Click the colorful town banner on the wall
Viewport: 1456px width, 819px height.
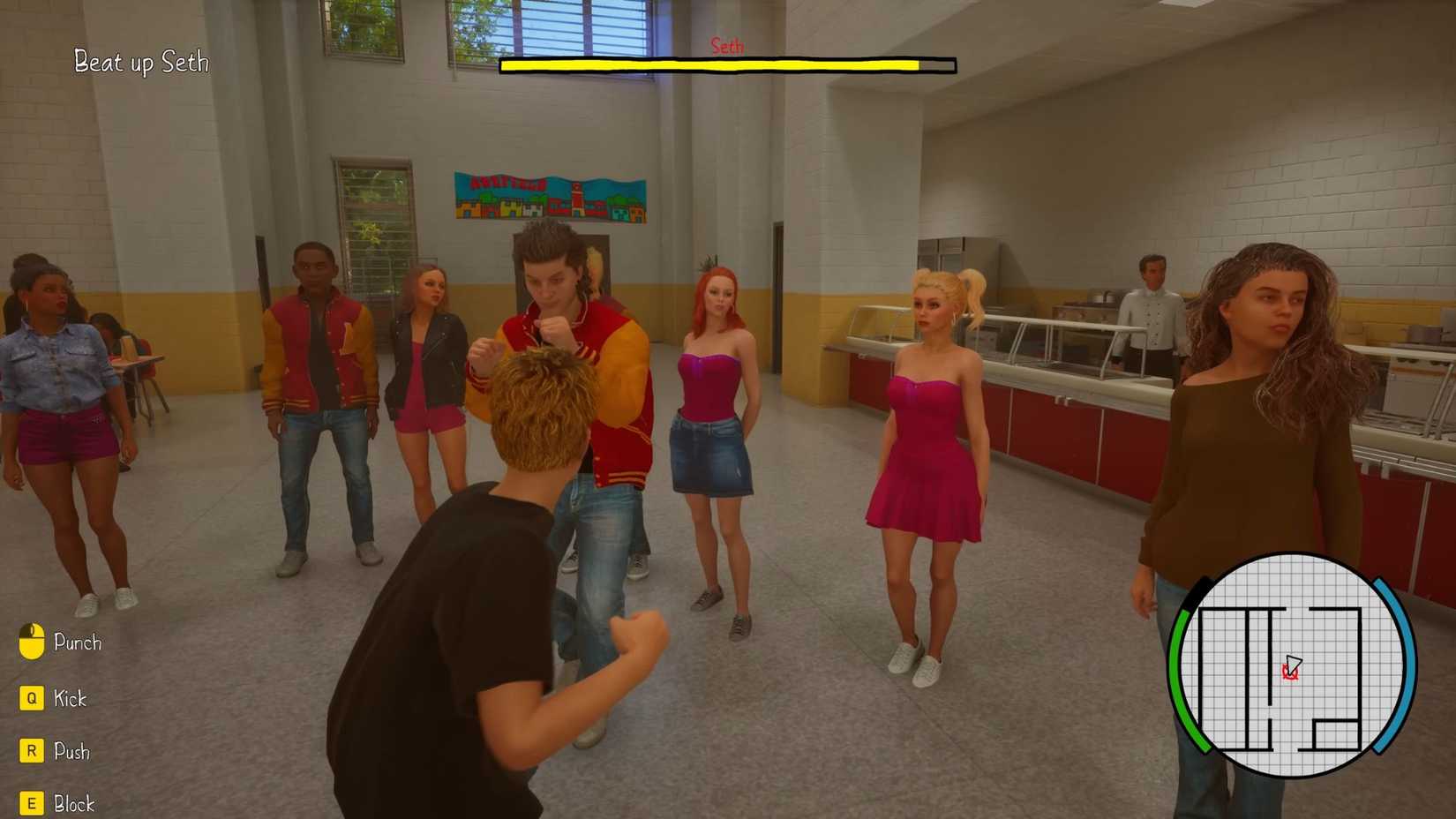pyautogui.click(x=550, y=197)
